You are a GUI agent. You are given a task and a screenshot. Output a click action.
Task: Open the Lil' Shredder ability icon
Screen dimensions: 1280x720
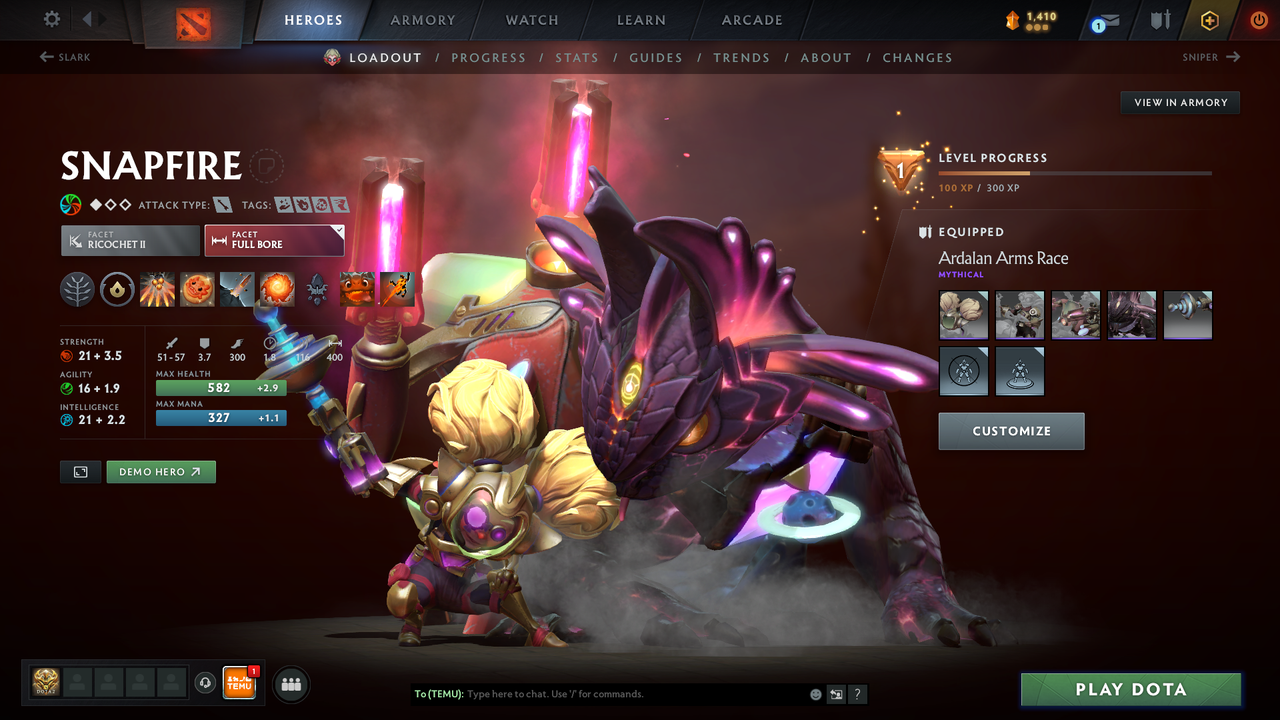coord(237,289)
